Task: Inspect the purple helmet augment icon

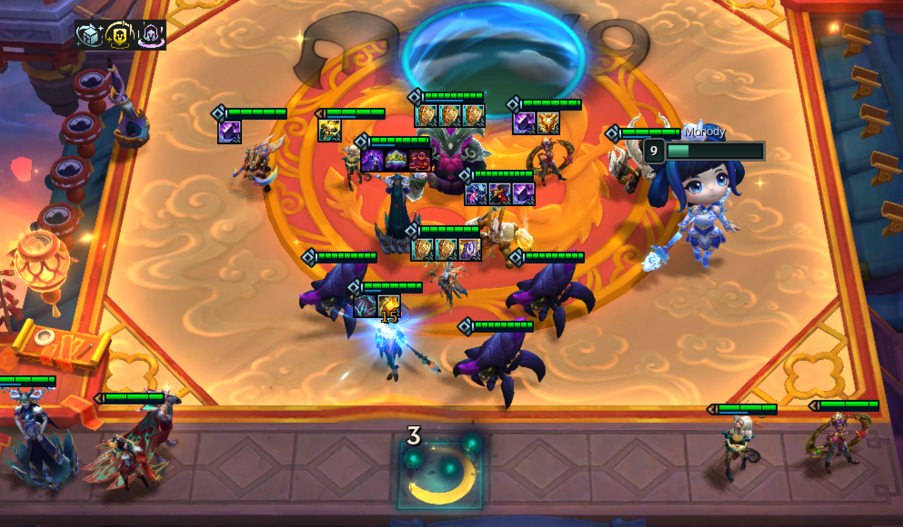Action: 151,35
